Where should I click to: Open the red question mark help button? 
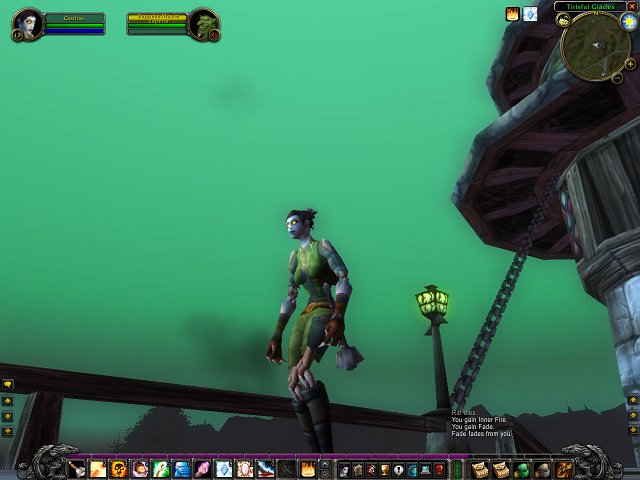click(440, 469)
